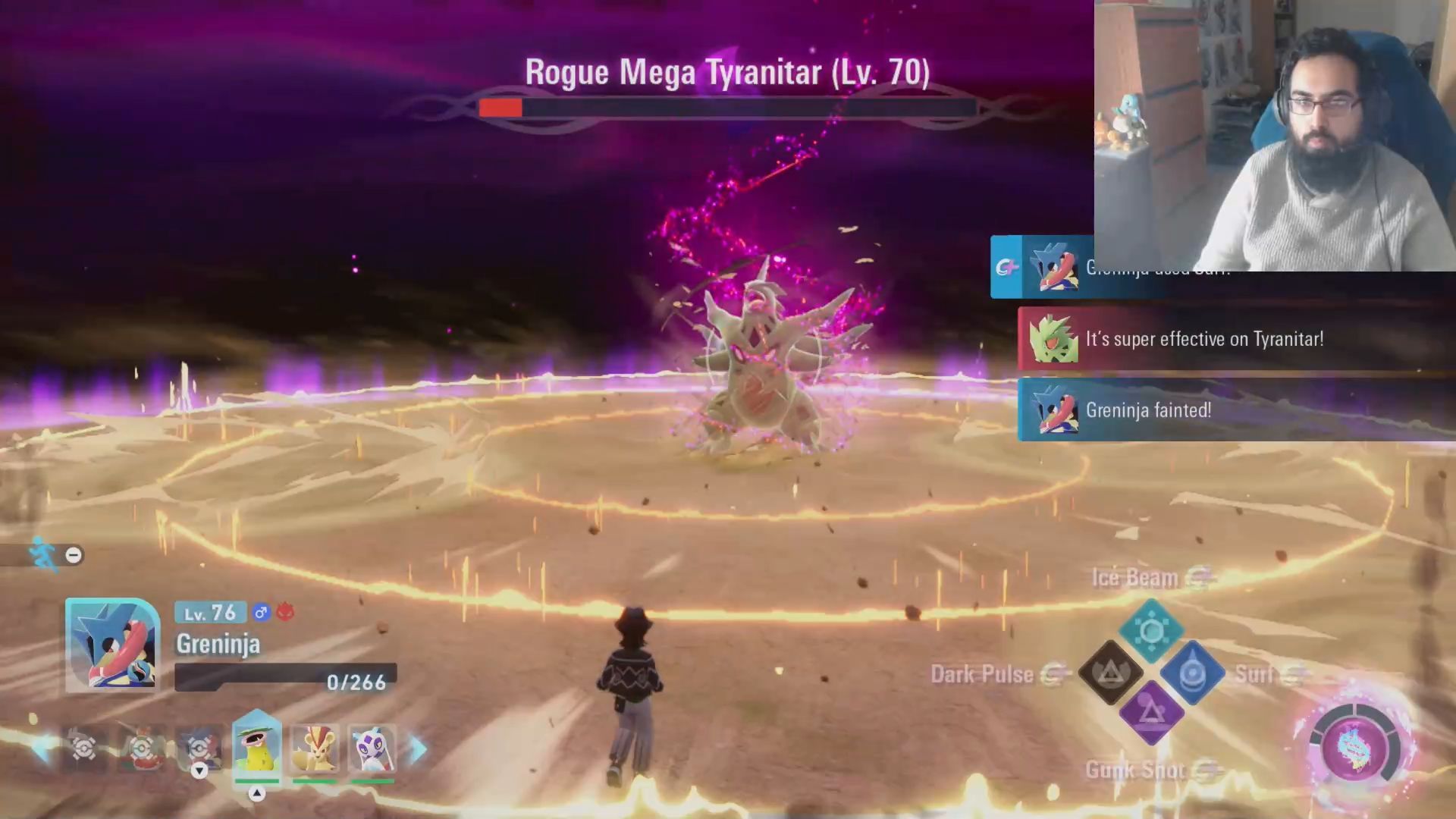Viewport: 1456px width, 819px height.
Task: Click the right arrow of the party bar
Action: tap(419, 749)
